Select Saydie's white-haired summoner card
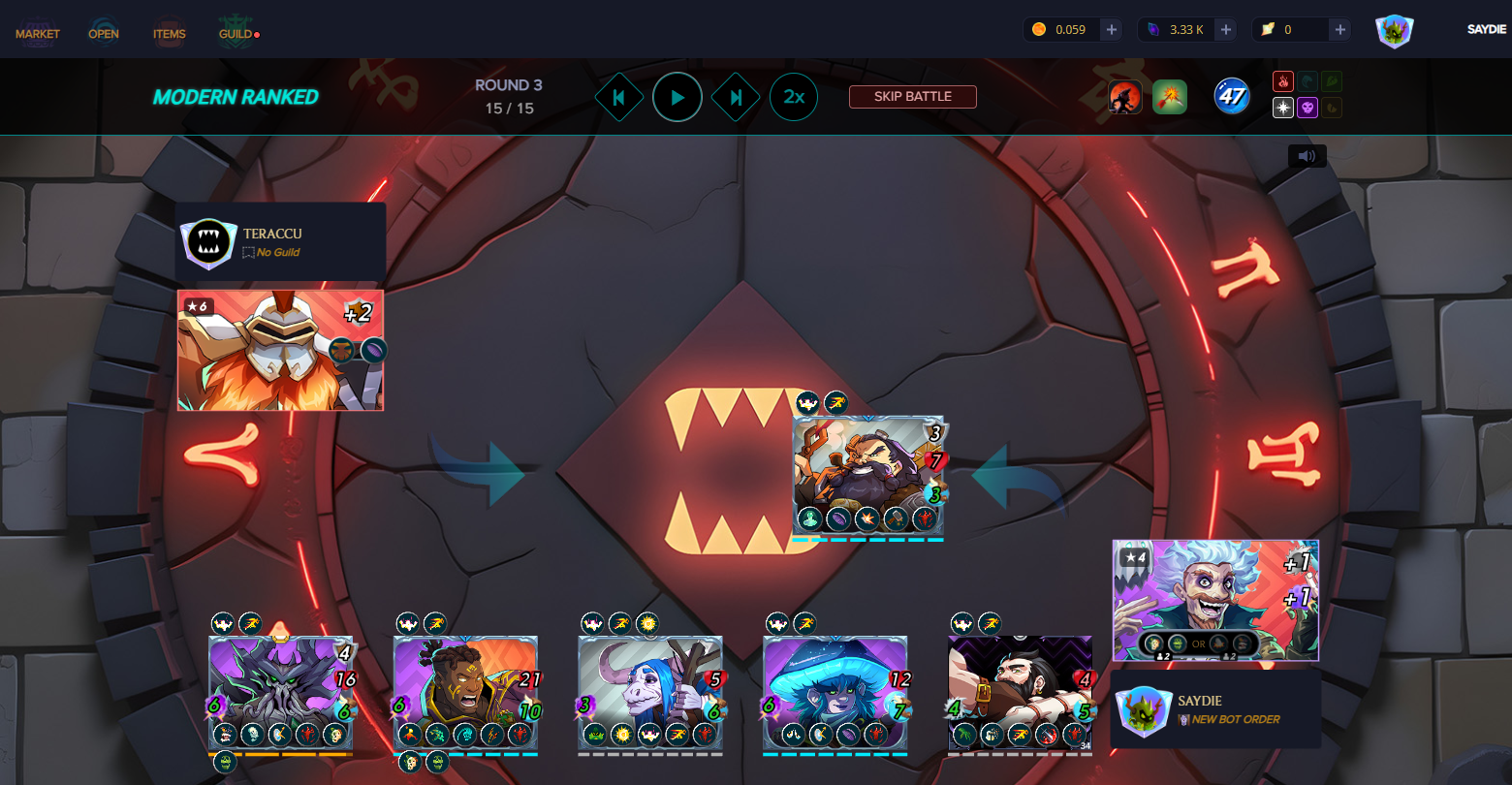Screen dimensions: 1512x785 (1215, 600)
